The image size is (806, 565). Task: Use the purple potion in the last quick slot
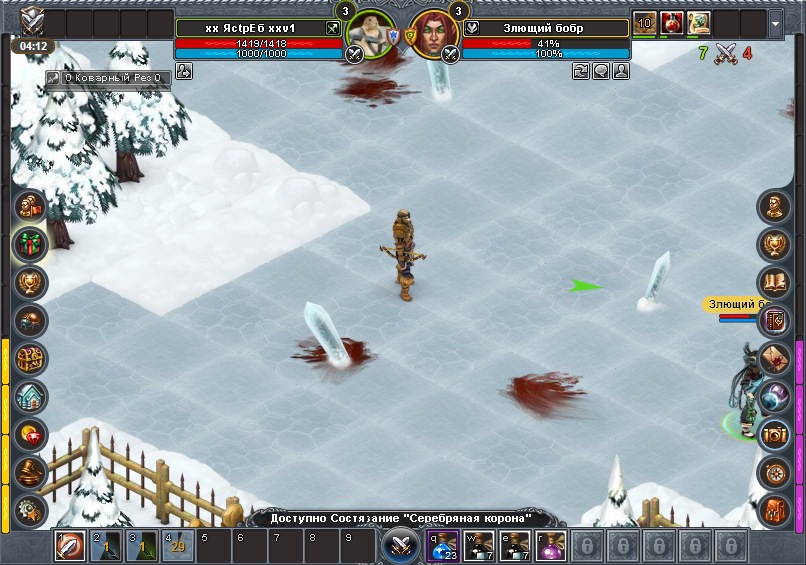click(x=551, y=546)
